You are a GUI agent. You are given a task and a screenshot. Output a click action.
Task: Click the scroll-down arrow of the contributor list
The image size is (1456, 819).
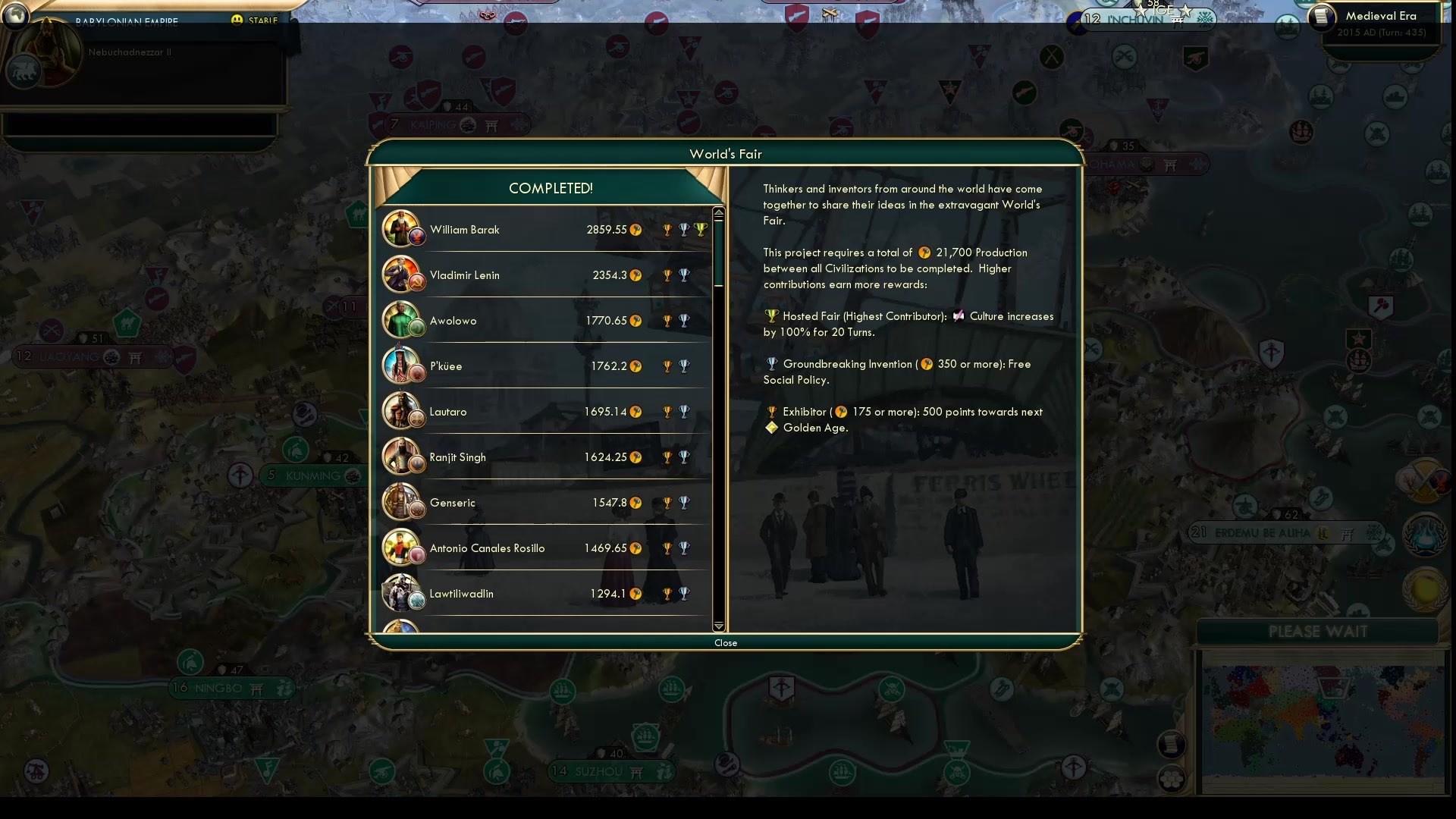(718, 627)
